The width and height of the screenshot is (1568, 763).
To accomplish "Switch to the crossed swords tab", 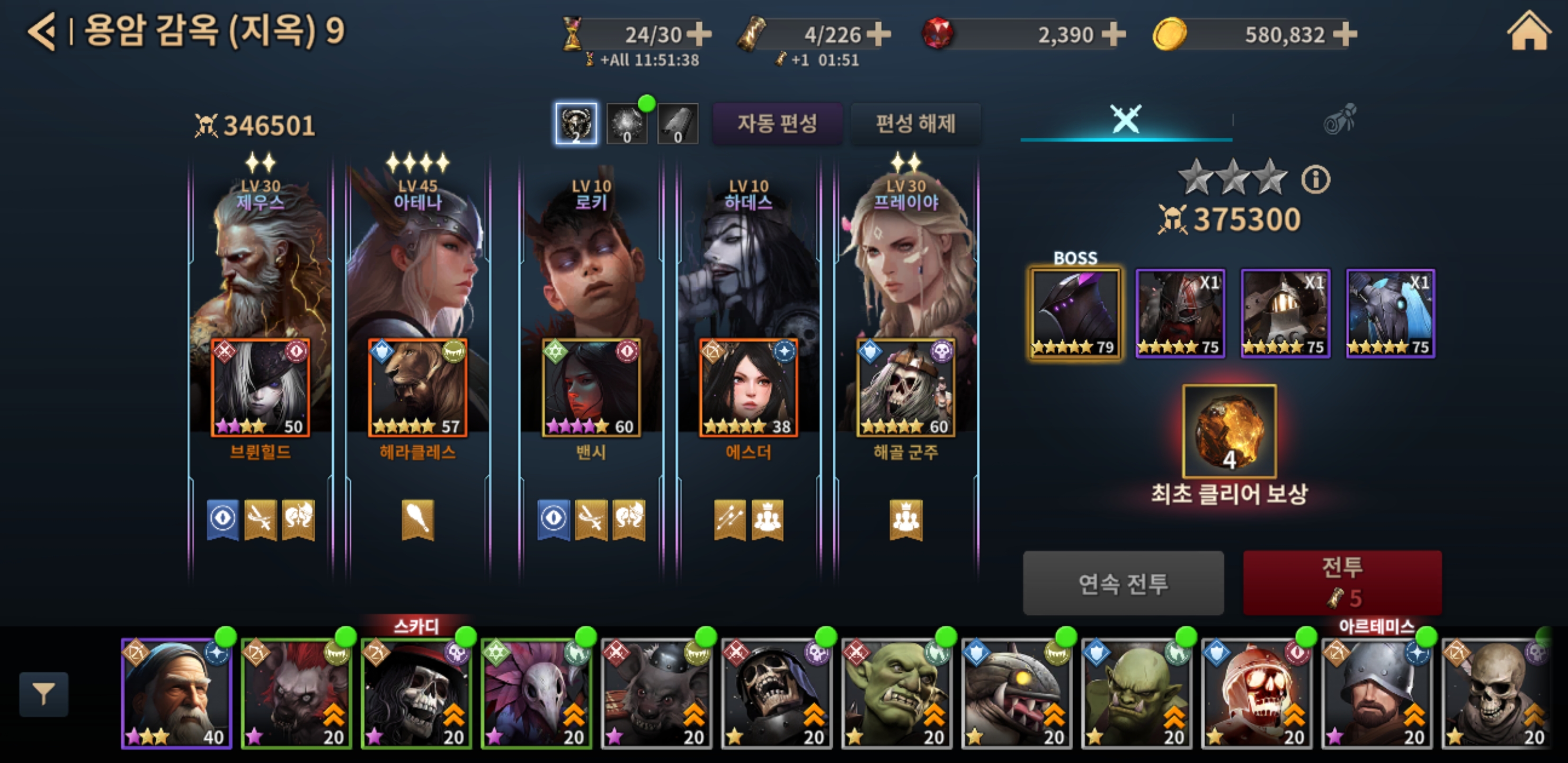I will (1126, 119).
